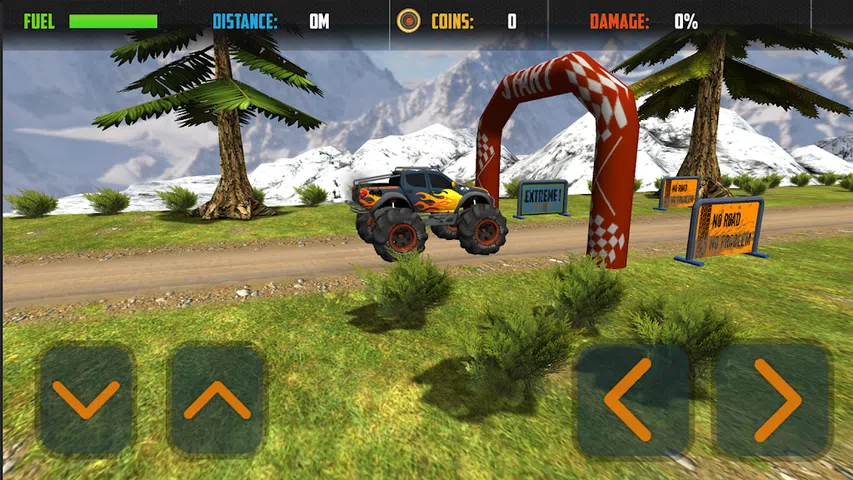Tap the down-arrow control button
853x480 pixels.
pyautogui.click(x=86, y=400)
